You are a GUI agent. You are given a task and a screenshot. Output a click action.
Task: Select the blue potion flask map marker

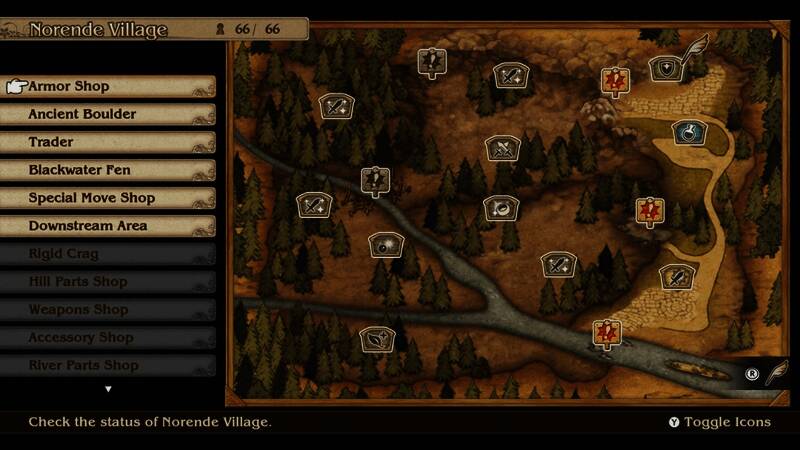point(688,131)
